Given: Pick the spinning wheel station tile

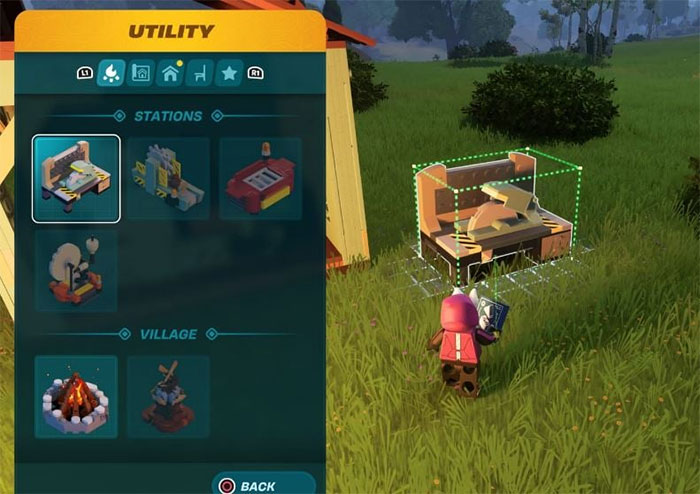Looking at the screenshot, I should click(76, 270).
